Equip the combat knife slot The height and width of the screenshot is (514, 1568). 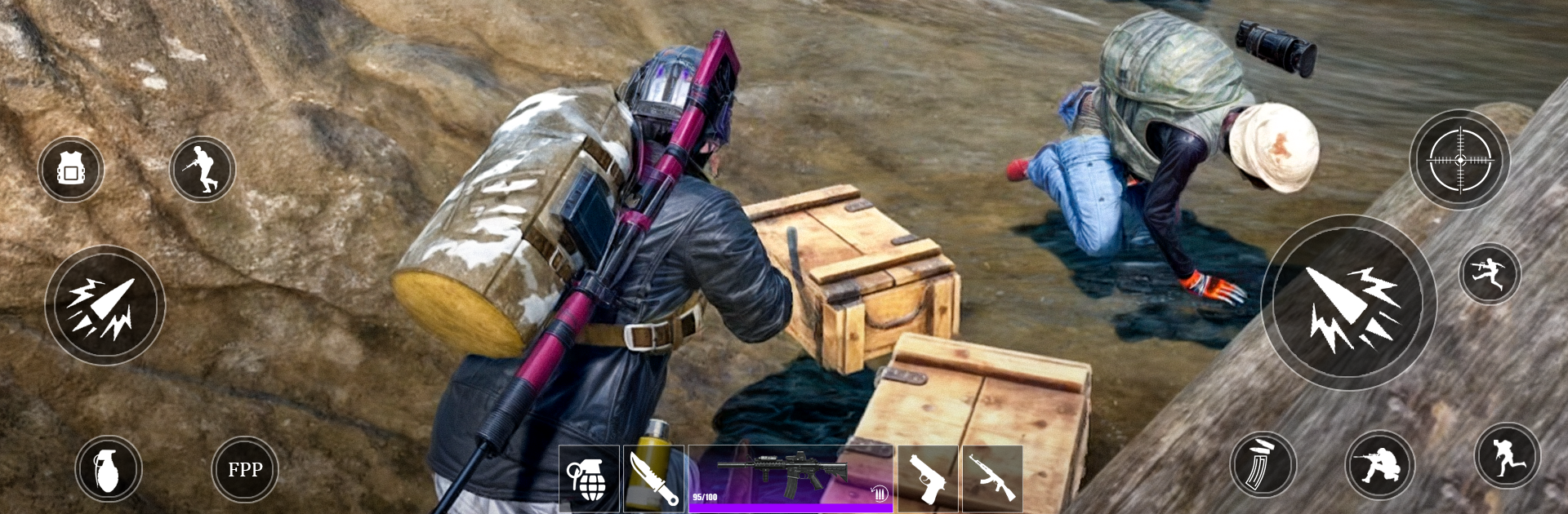click(654, 479)
